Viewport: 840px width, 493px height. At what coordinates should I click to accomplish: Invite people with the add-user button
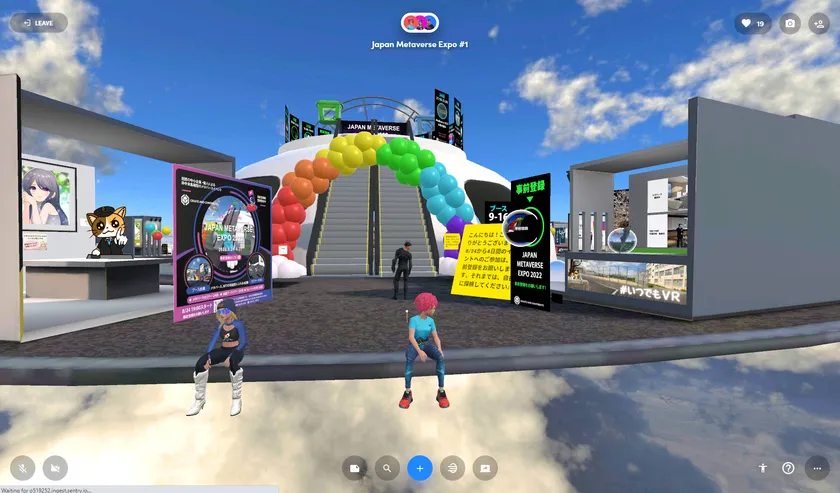tap(819, 23)
